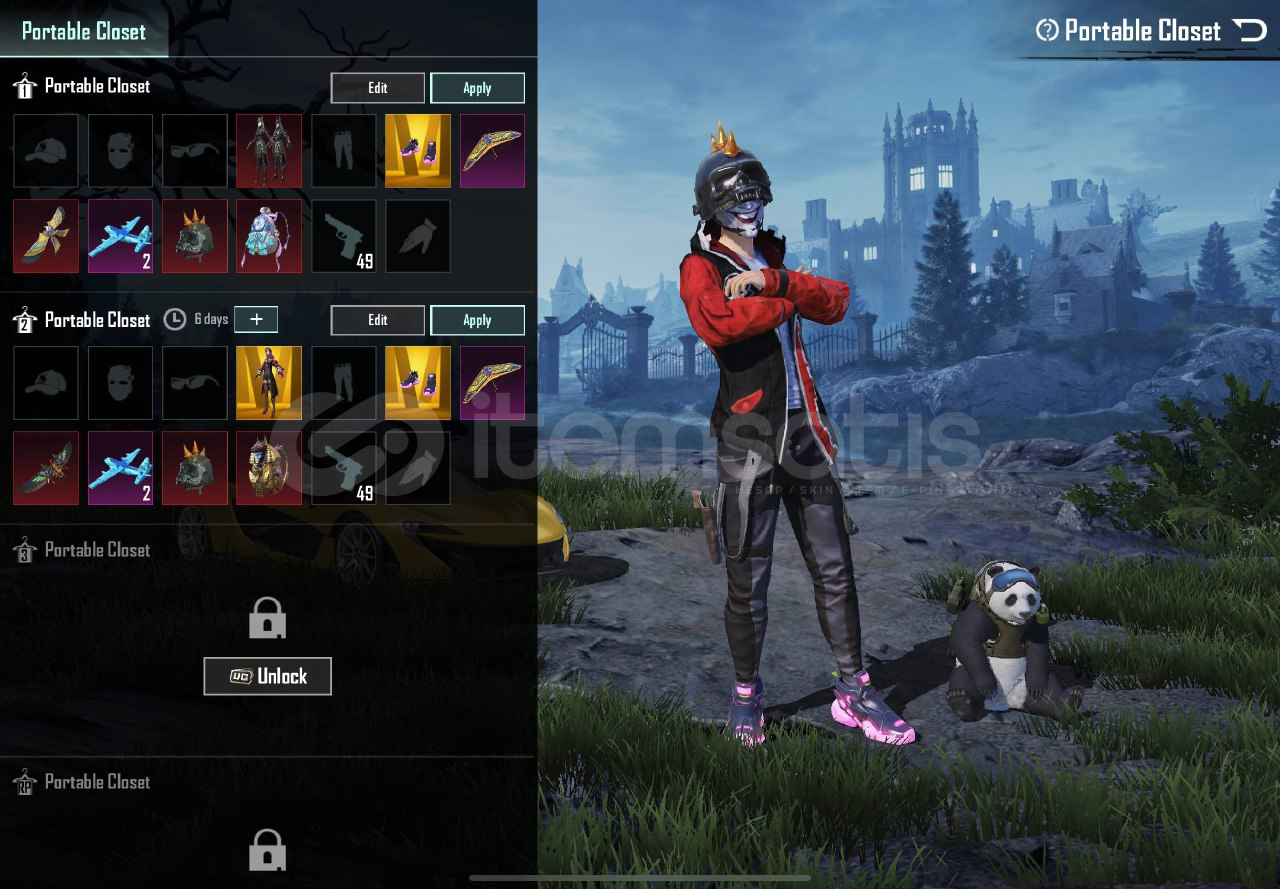Screen dimensions: 1280x889
Task: Select the blue airplane skin in closet 2
Action: coord(121,468)
